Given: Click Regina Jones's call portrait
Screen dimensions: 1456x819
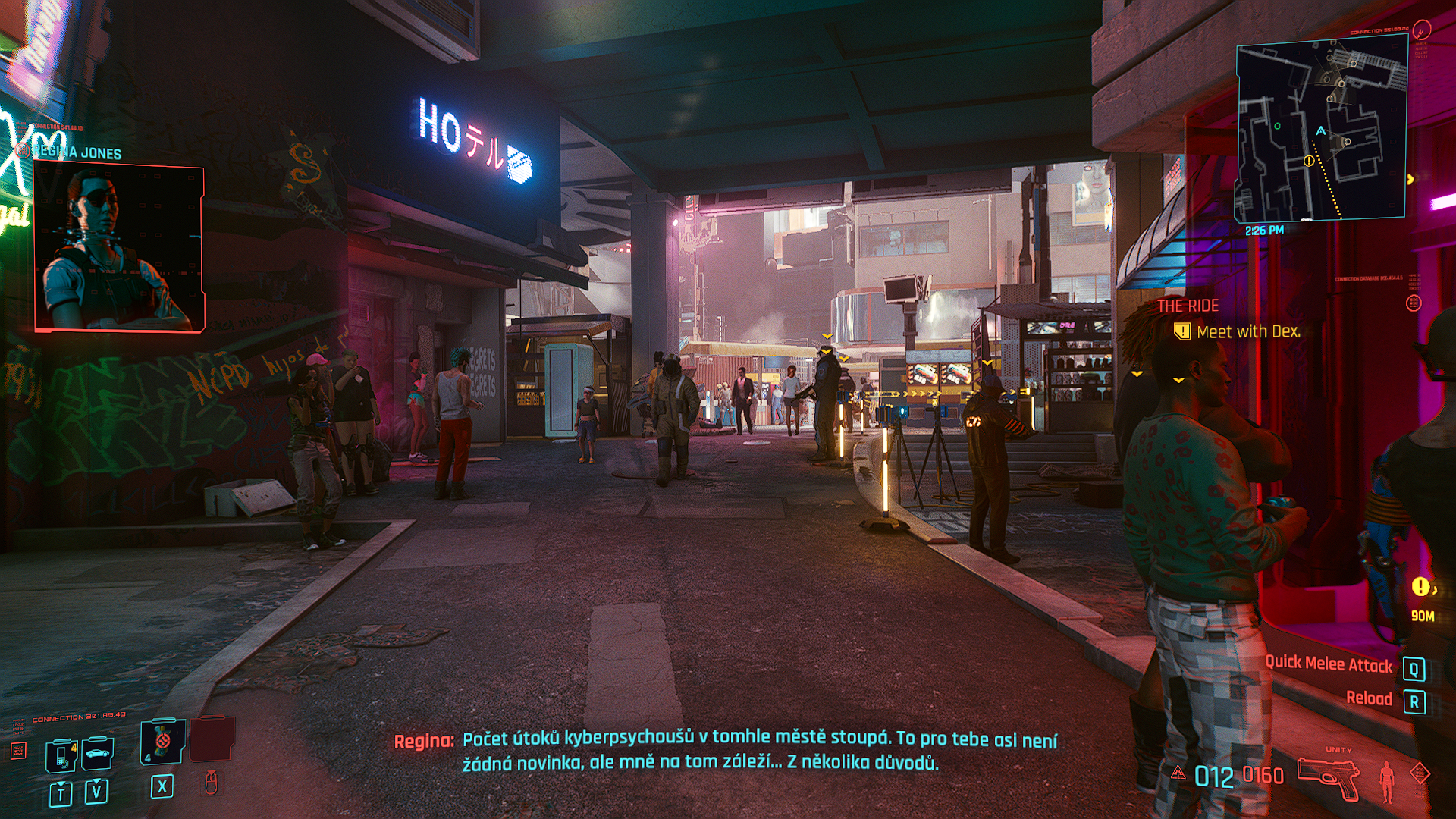Looking at the screenshot, I should [119, 249].
